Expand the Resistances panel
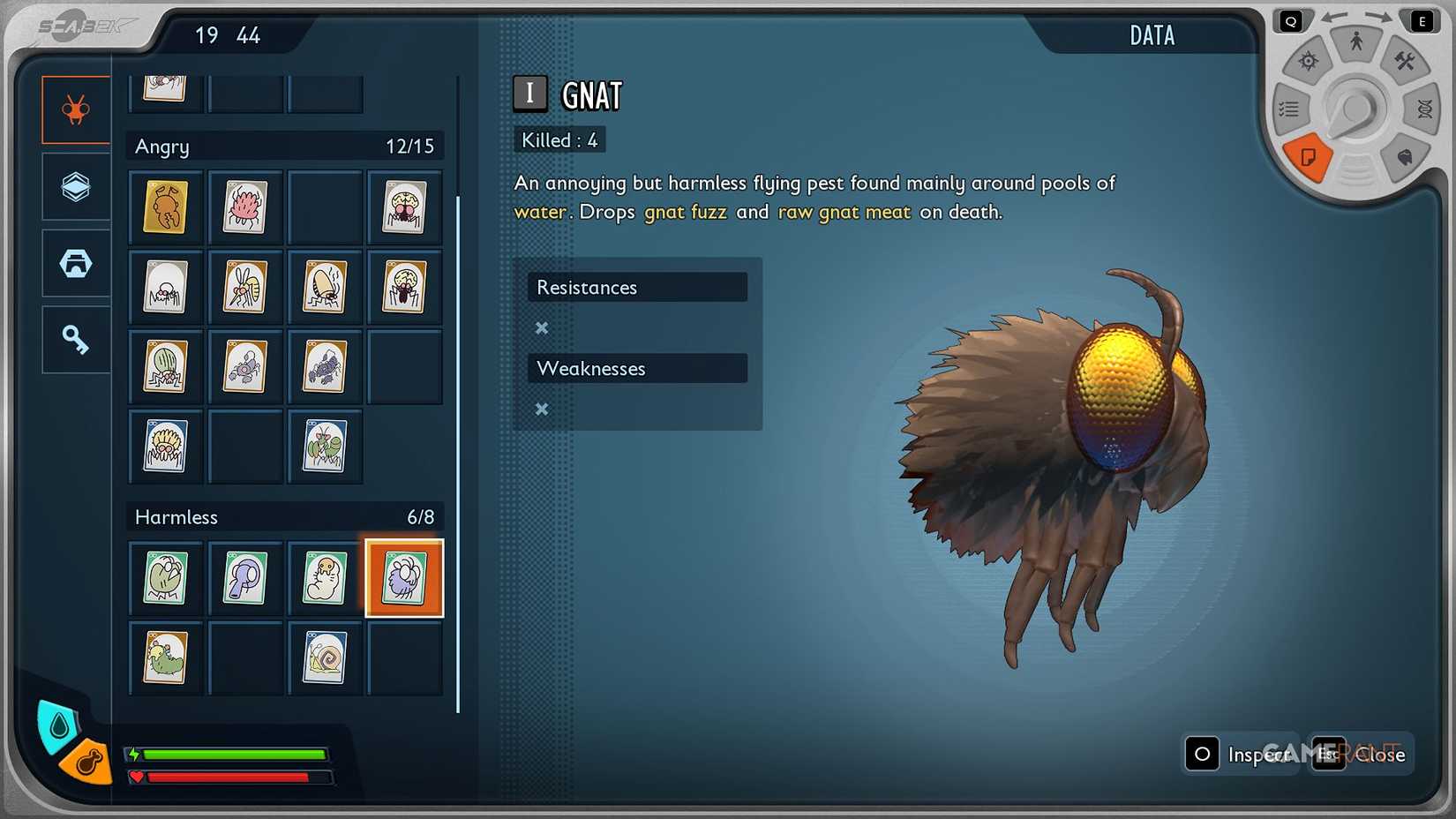Viewport: 1456px width, 819px height. point(637,286)
